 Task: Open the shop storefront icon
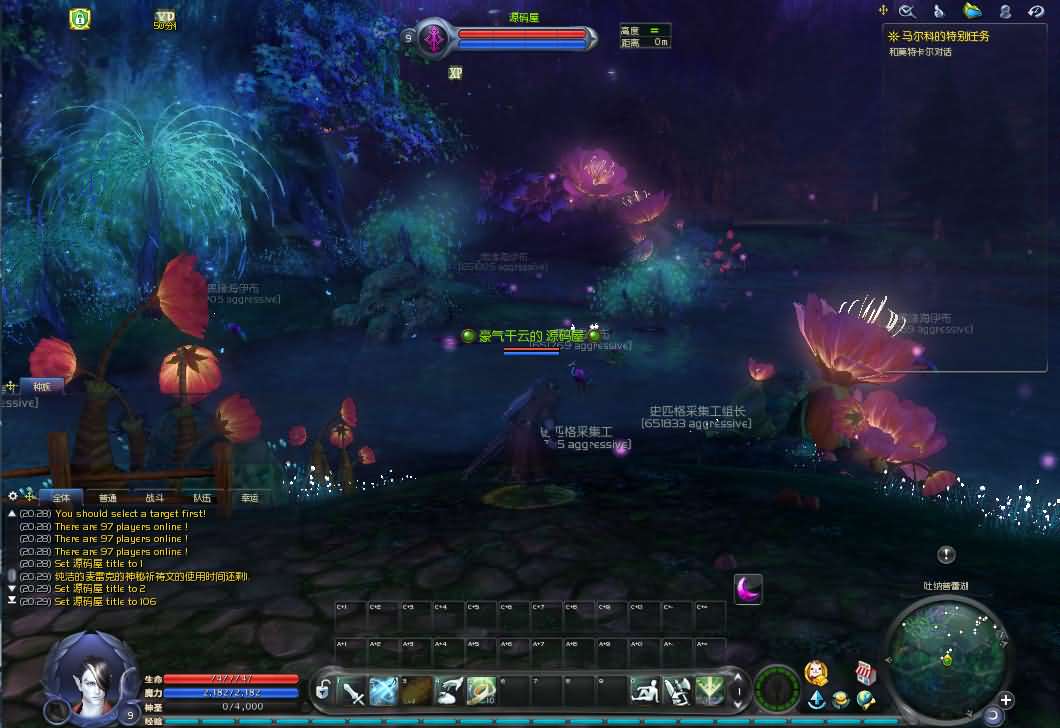coord(866,673)
